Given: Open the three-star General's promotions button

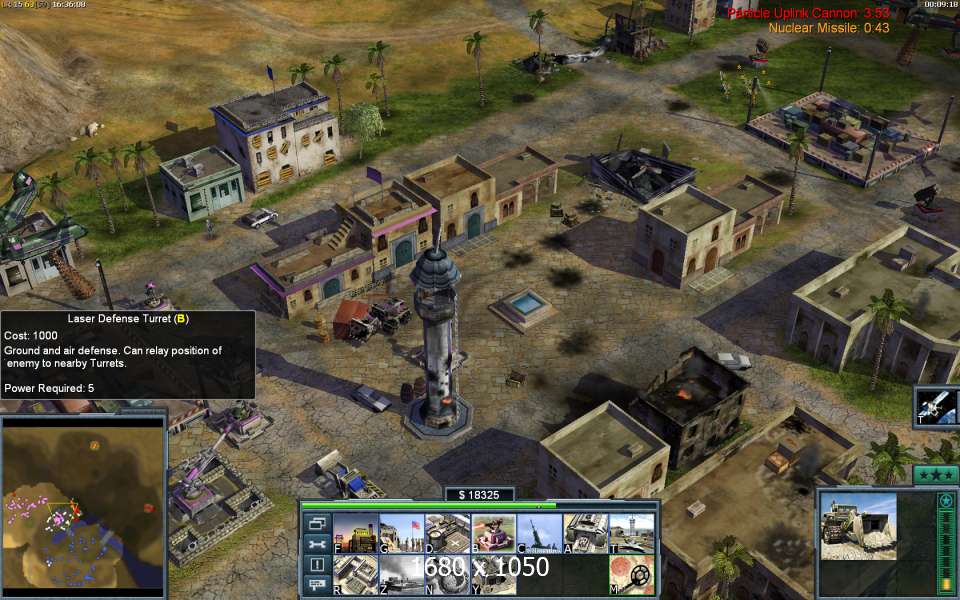Looking at the screenshot, I should [936, 474].
